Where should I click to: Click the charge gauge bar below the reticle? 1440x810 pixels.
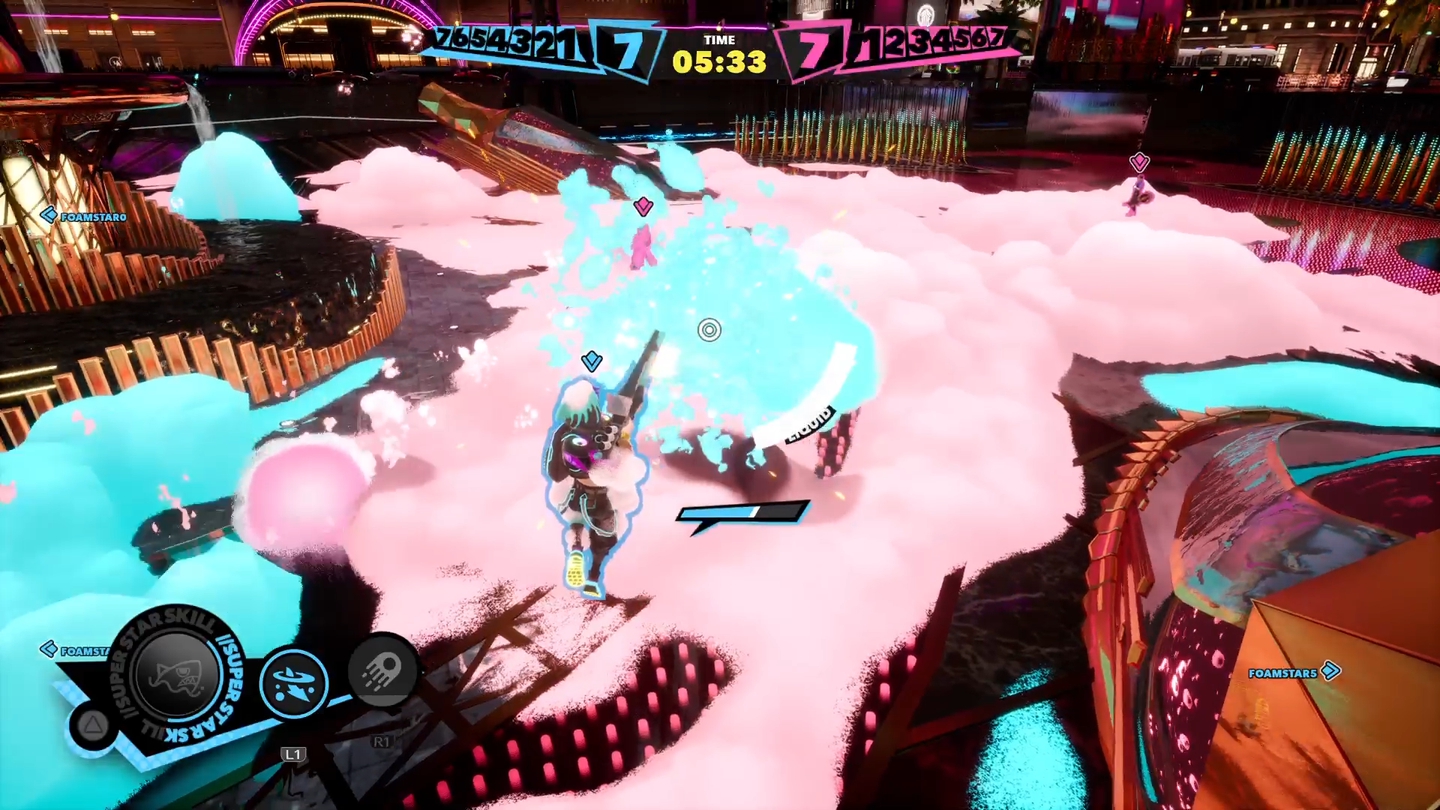coord(742,513)
